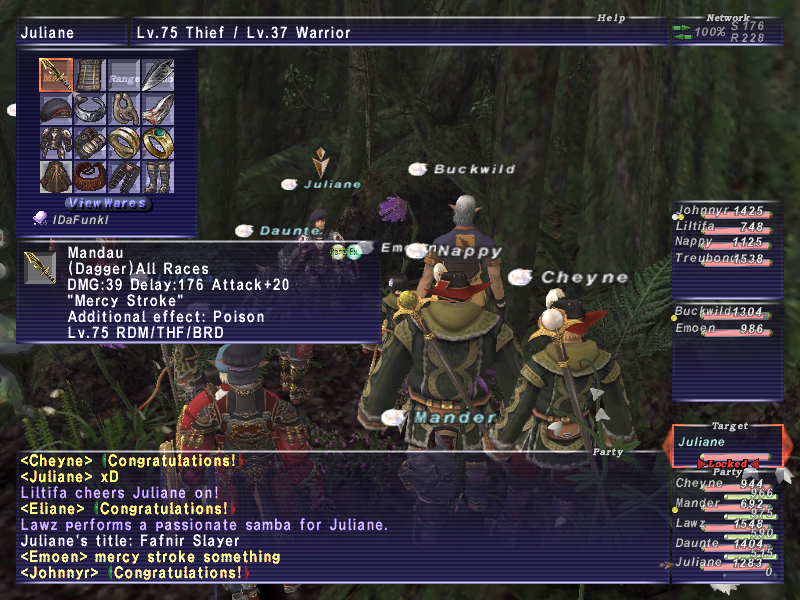Select the gold ring with teal gem
The image size is (800, 600).
point(158,143)
